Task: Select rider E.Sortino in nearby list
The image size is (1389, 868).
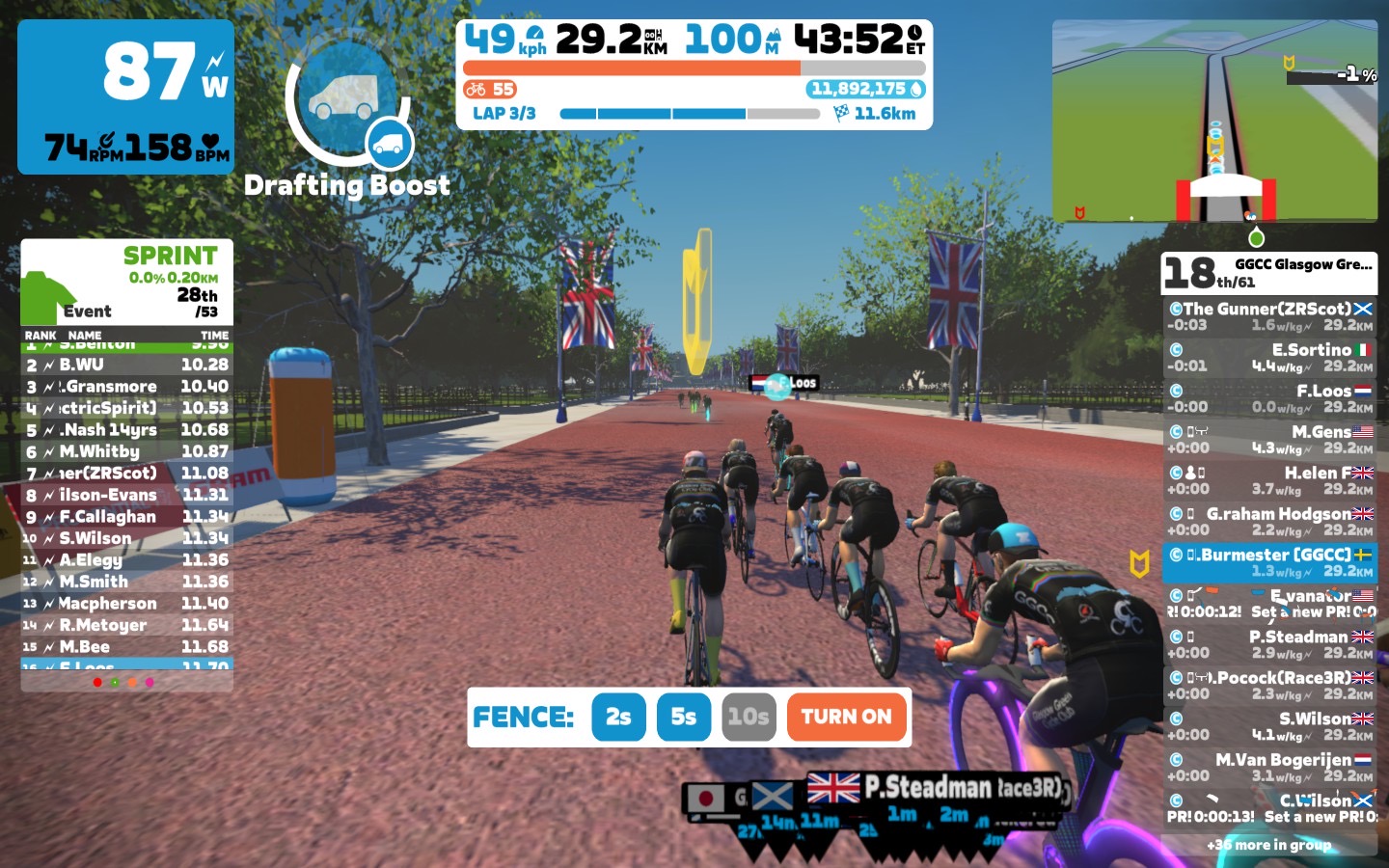Action: tap(1269, 358)
